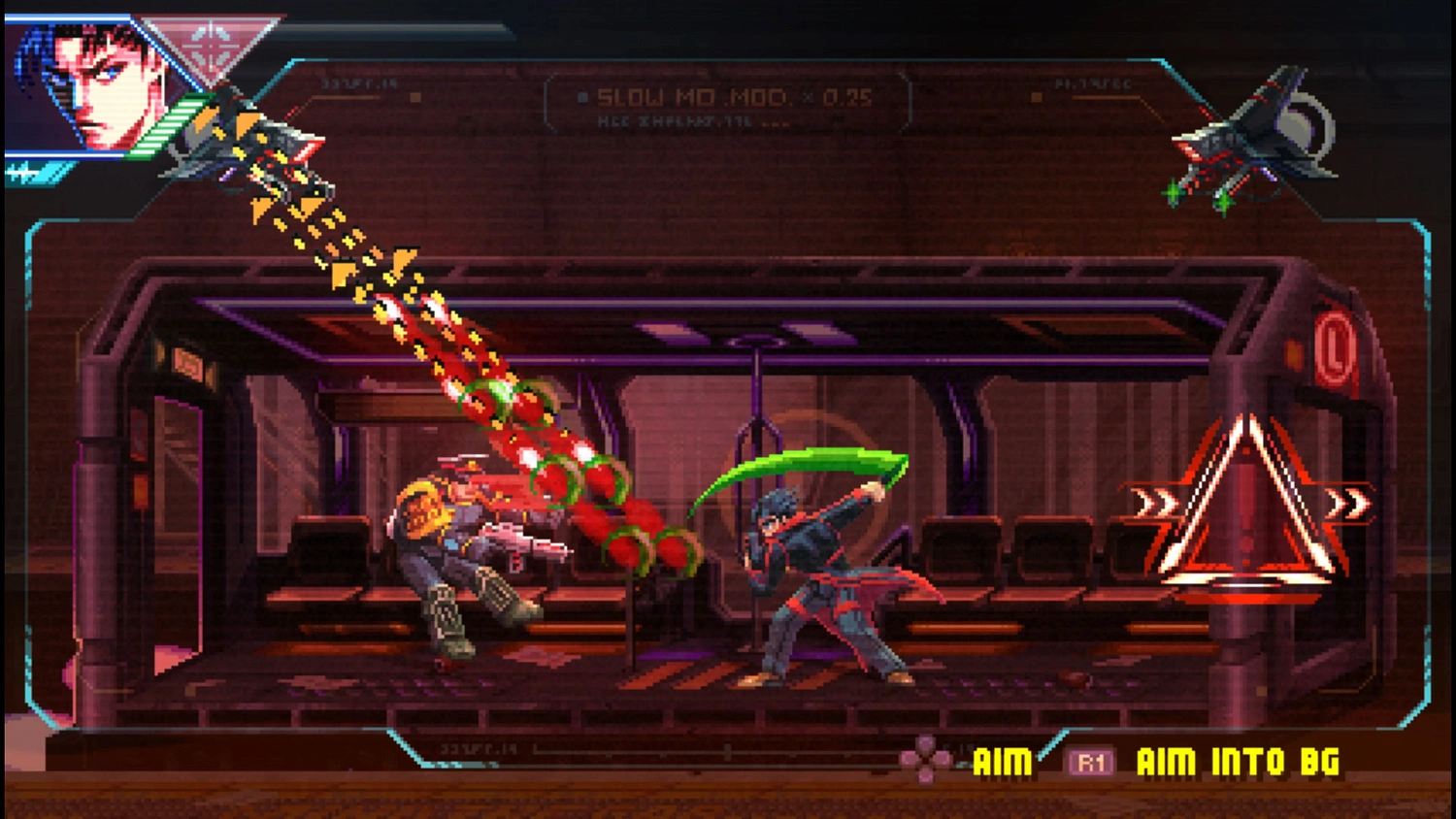The height and width of the screenshot is (819, 1456).
Task: Click the AIM prompt text
Action: click(1002, 764)
